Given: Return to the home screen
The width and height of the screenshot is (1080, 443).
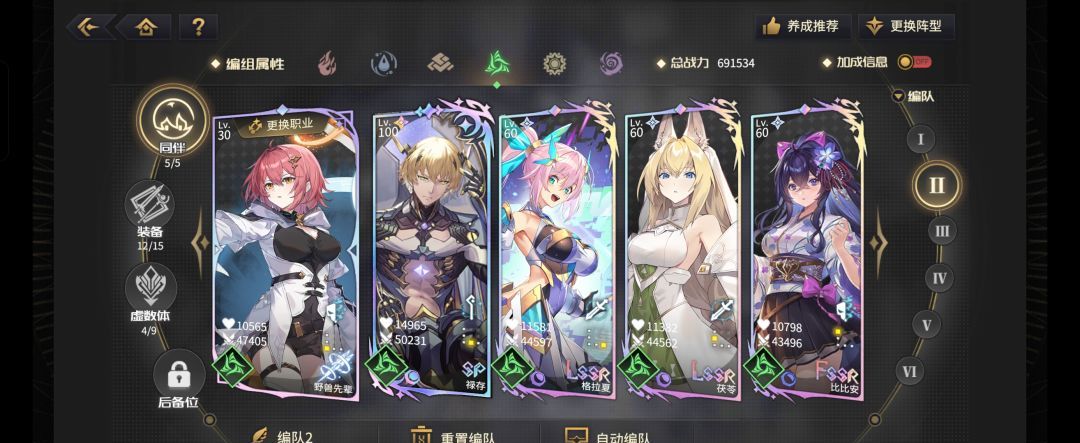Looking at the screenshot, I should pyautogui.click(x=145, y=27).
